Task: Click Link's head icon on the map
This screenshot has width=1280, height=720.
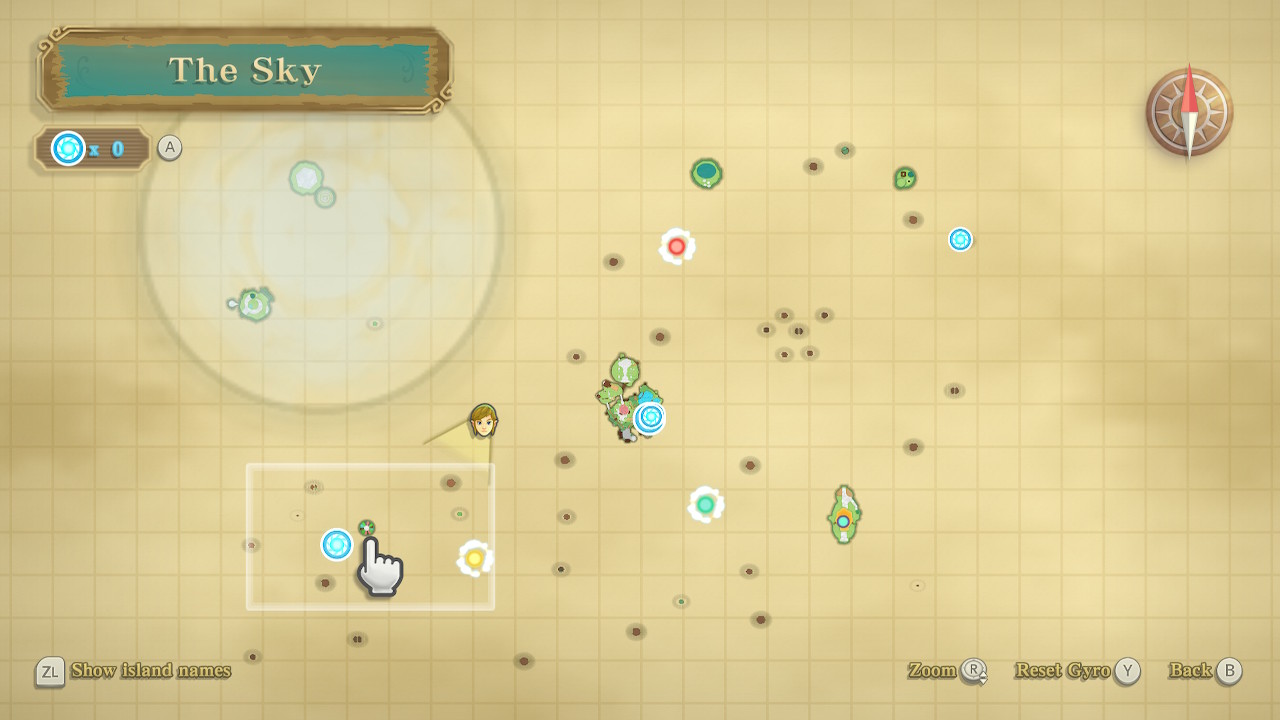Action: pos(484,421)
